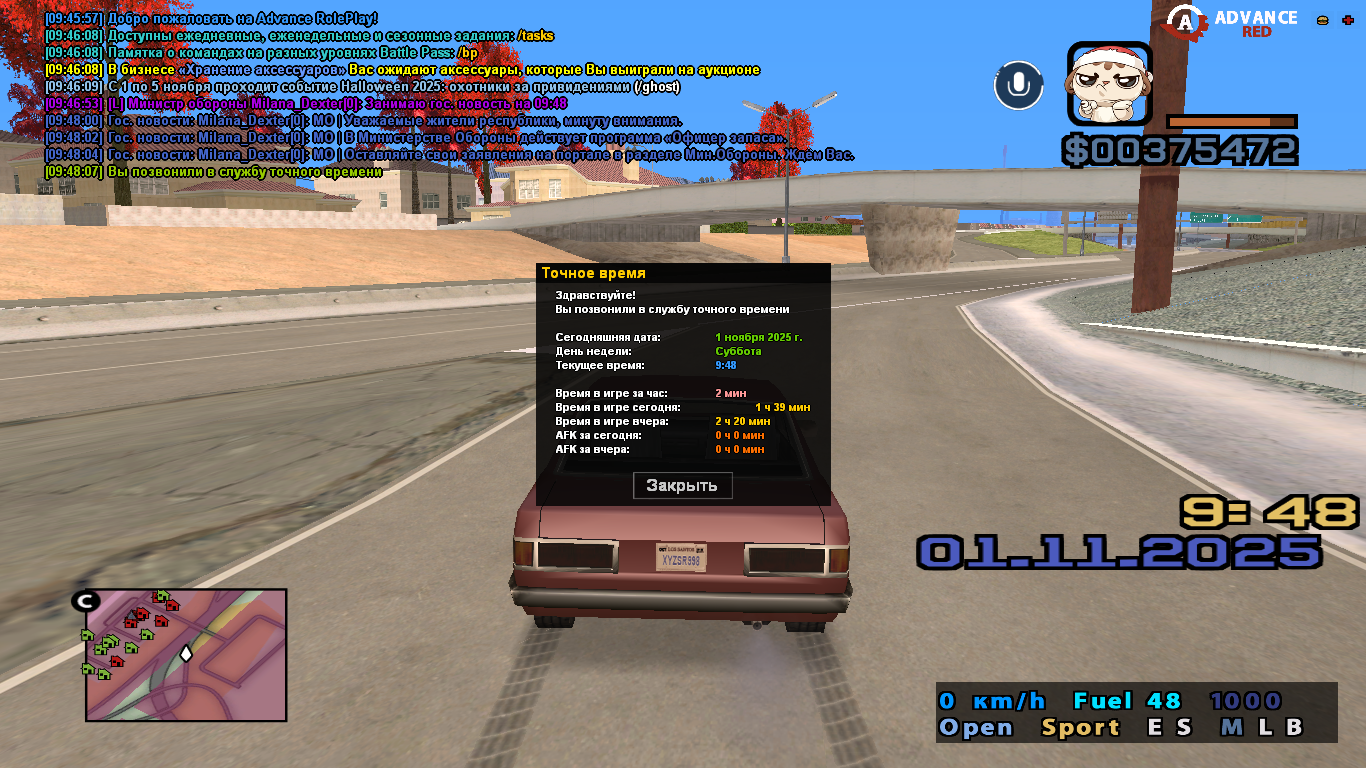Click the /tasks command in chat
The height and width of the screenshot is (768, 1366).
[535, 36]
